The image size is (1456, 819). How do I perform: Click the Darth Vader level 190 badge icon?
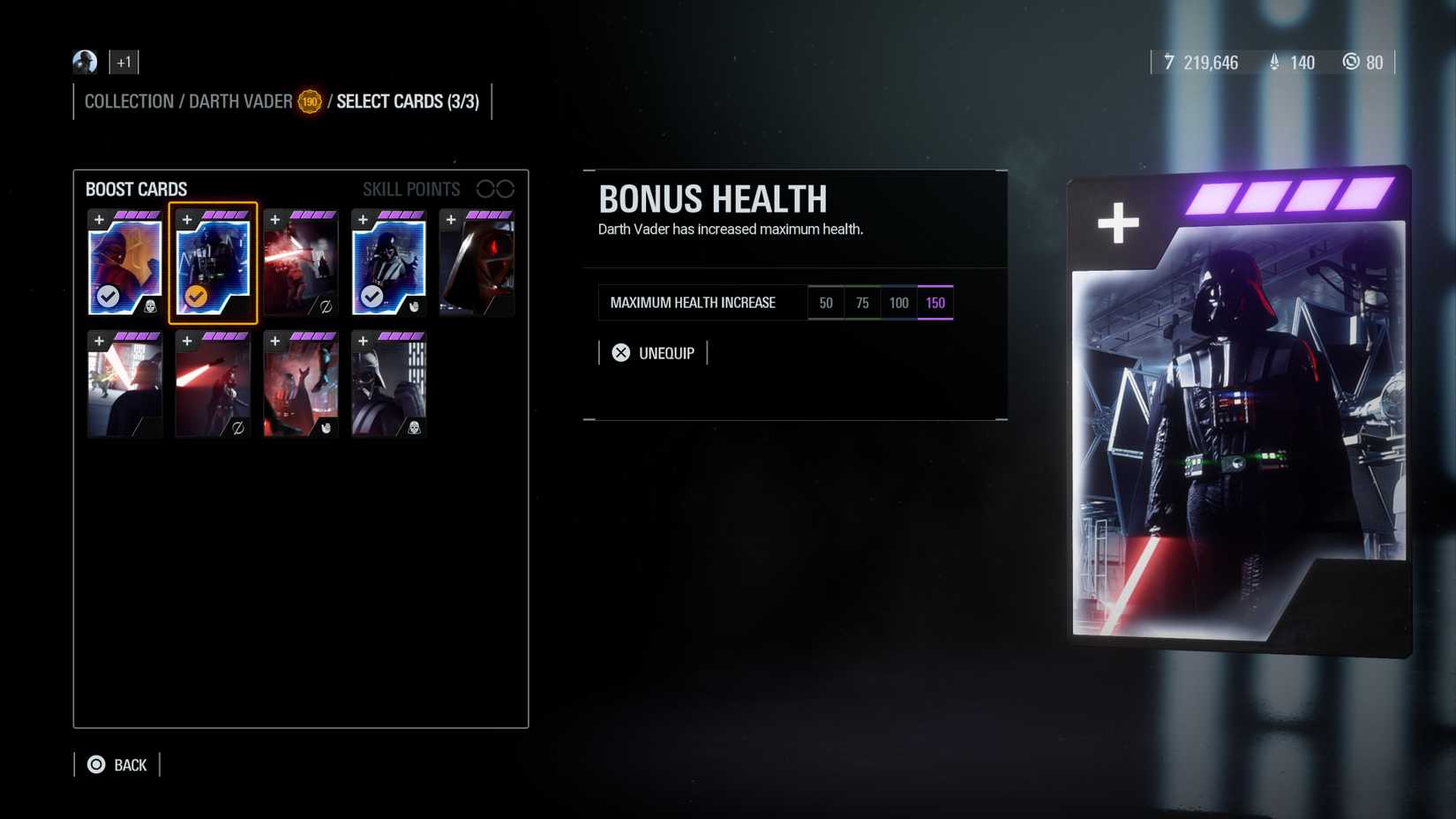[309, 101]
